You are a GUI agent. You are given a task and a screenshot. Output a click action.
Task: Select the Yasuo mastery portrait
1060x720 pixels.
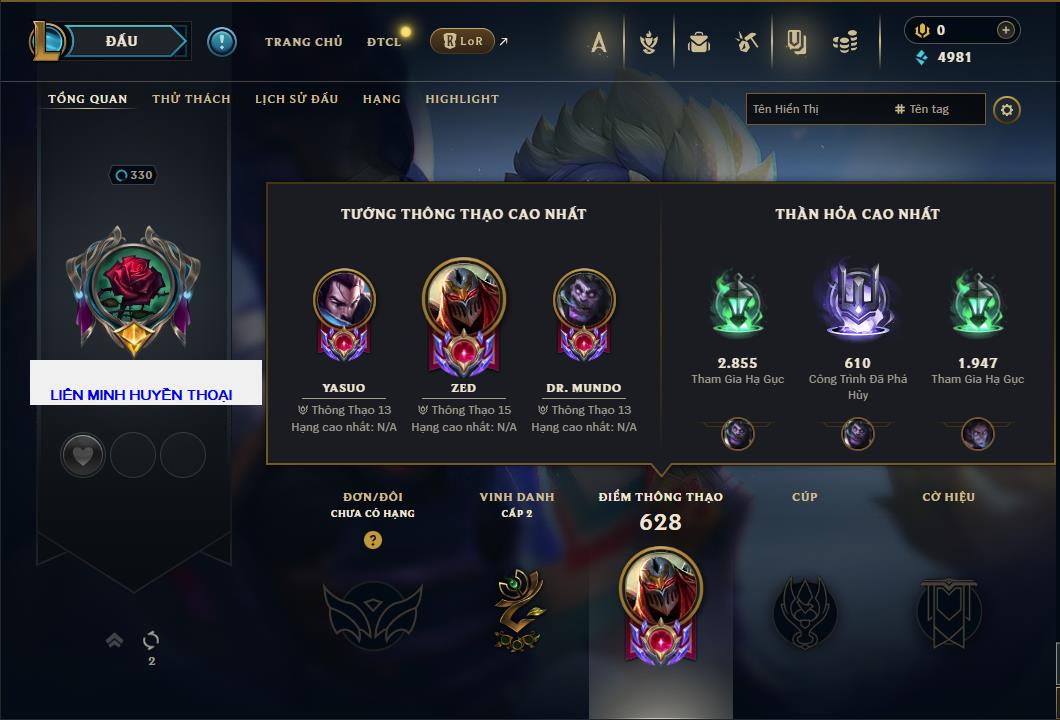pos(344,300)
